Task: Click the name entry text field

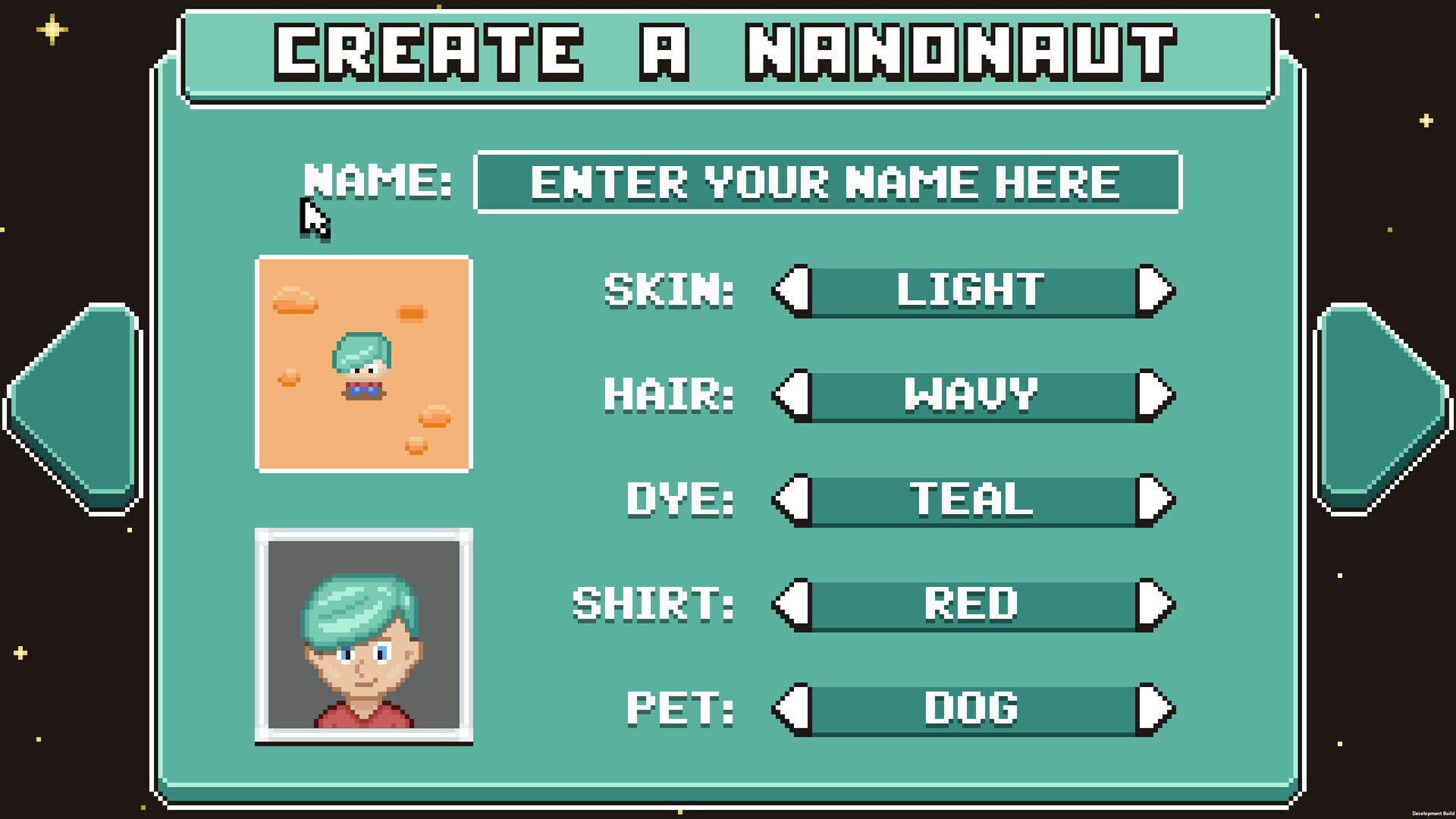Action: click(827, 182)
